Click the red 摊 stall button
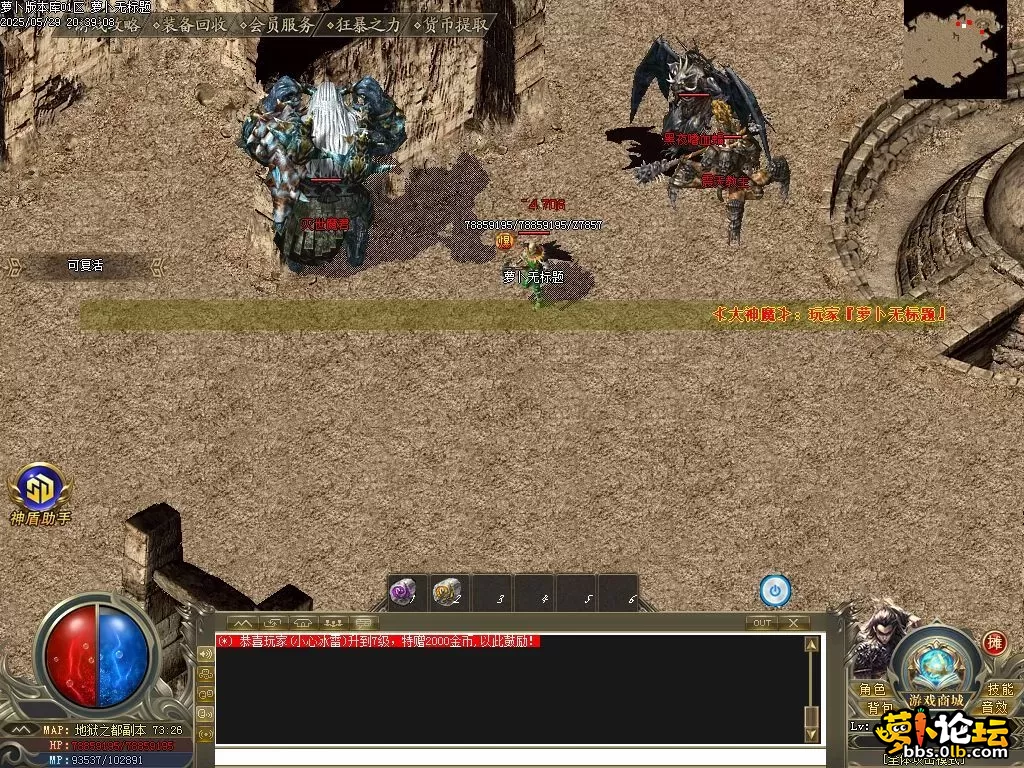Screen dimensions: 1024x768 (993, 642)
